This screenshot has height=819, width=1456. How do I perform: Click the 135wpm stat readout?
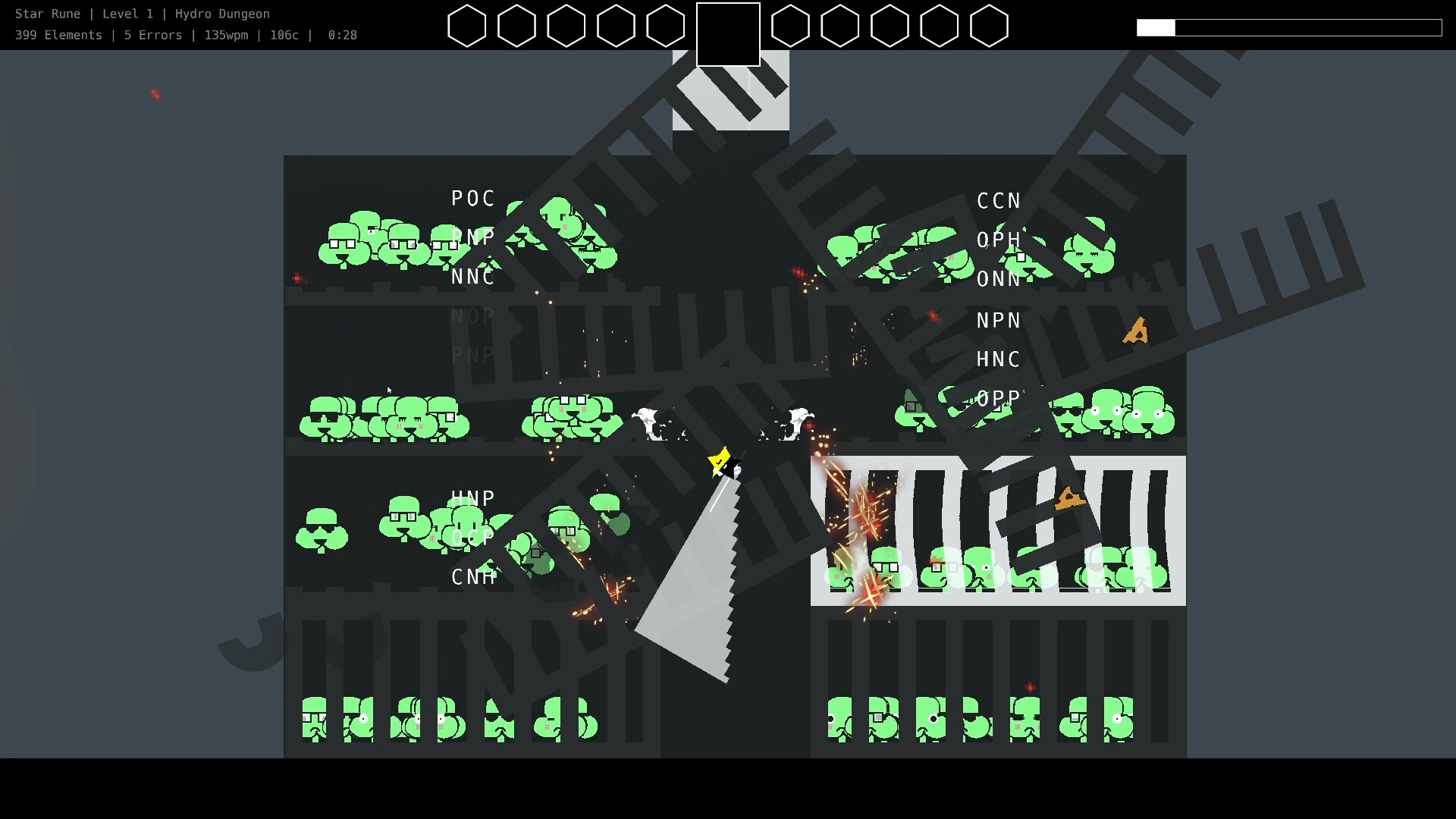[227, 35]
